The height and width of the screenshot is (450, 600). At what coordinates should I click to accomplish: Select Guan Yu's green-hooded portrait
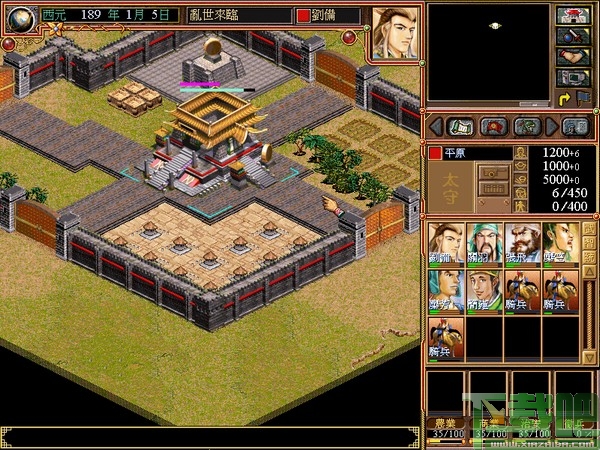point(483,243)
